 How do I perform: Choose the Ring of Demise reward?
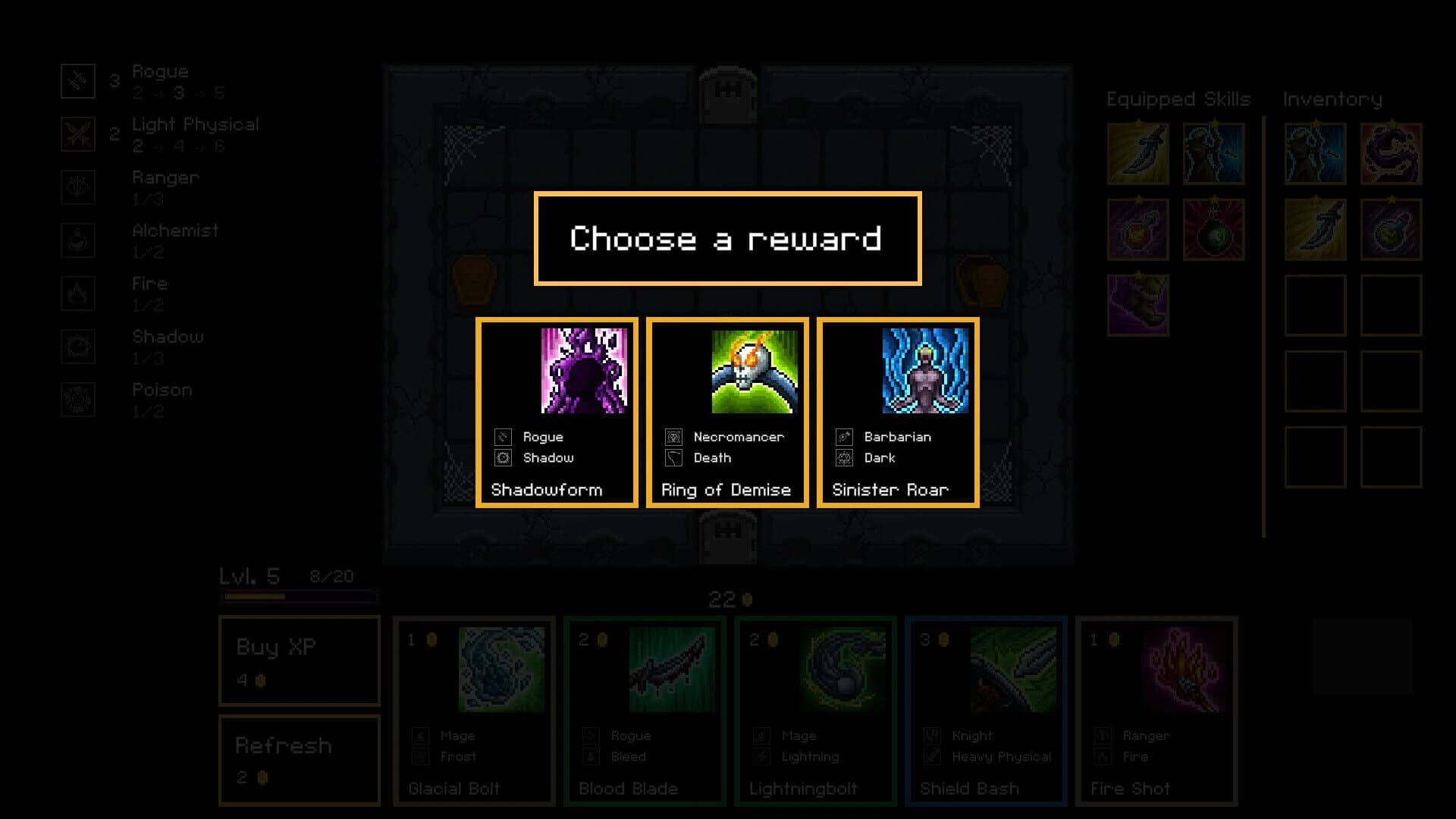(x=727, y=413)
